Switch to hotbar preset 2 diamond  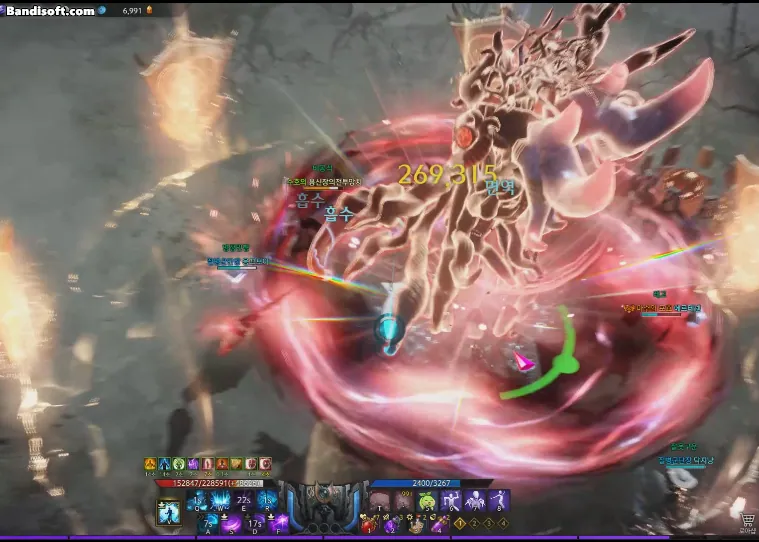coord(474,523)
